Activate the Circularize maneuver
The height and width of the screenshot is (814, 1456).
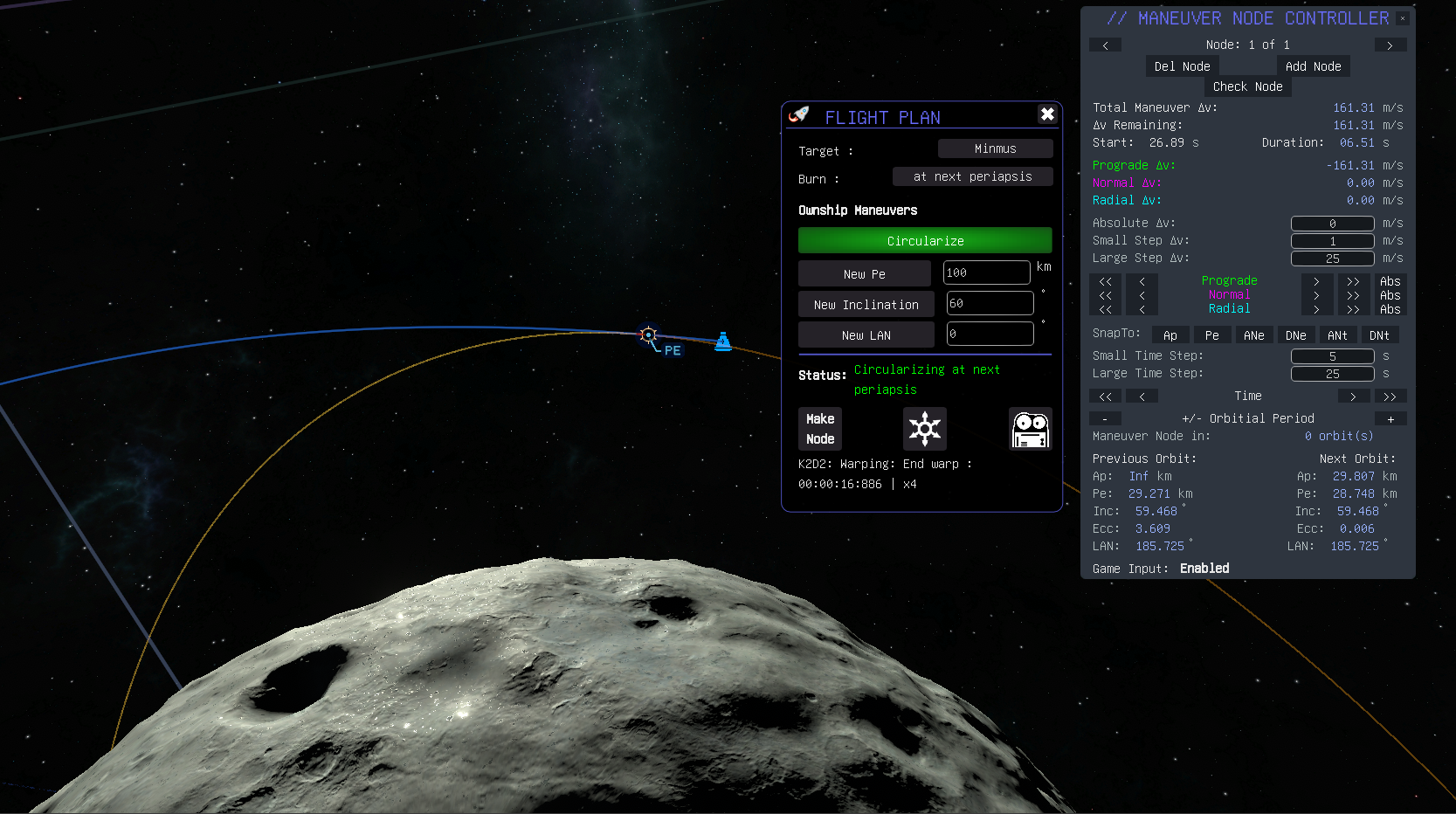pyautogui.click(x=925, y=241)
